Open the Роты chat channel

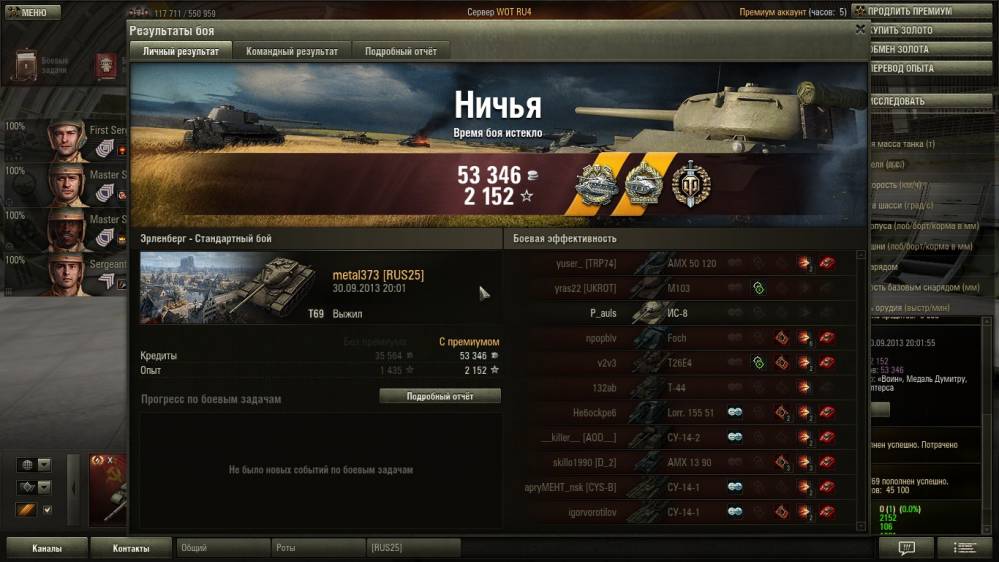point(317,548)
